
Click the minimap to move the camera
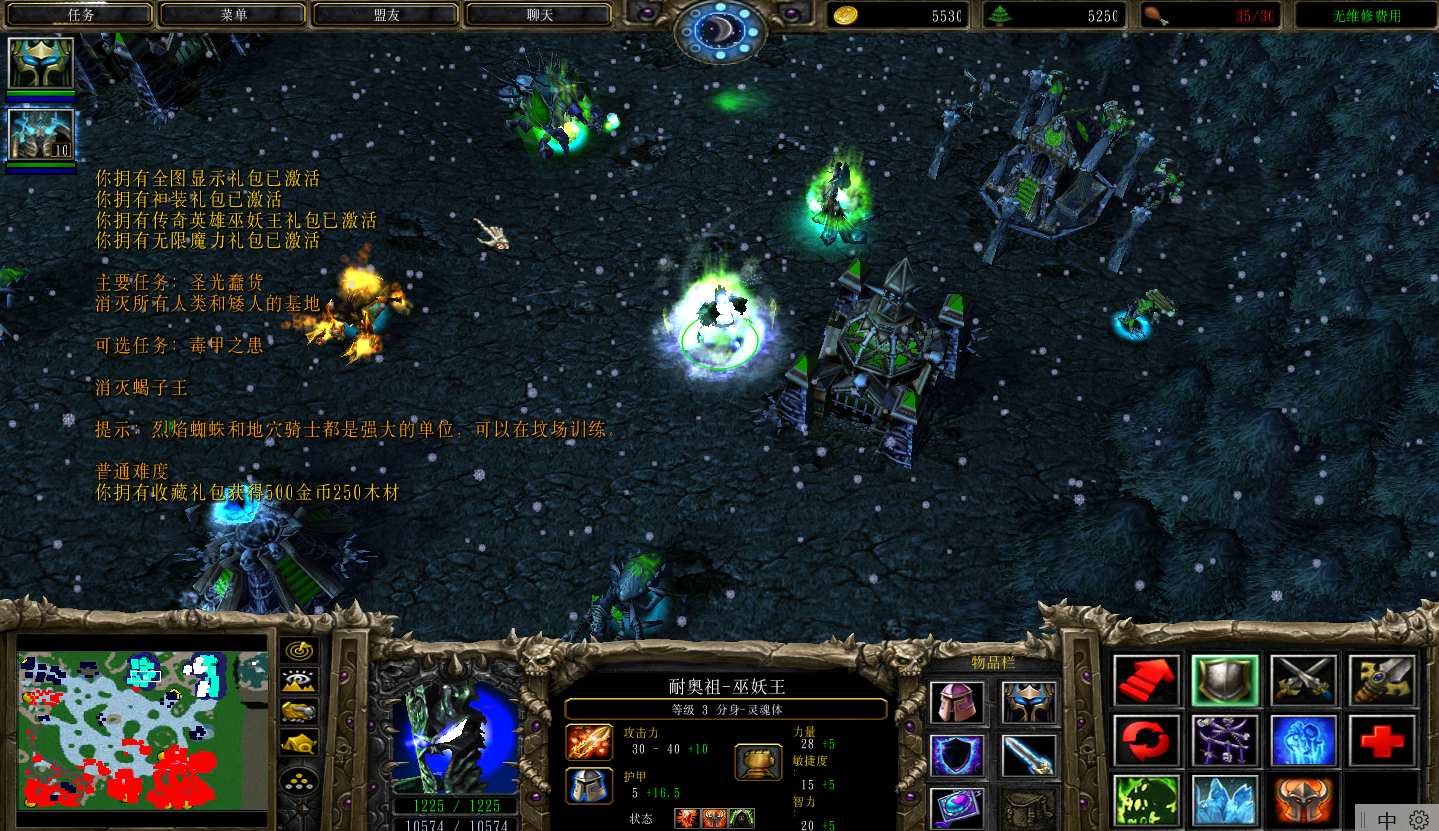(143, 728)
